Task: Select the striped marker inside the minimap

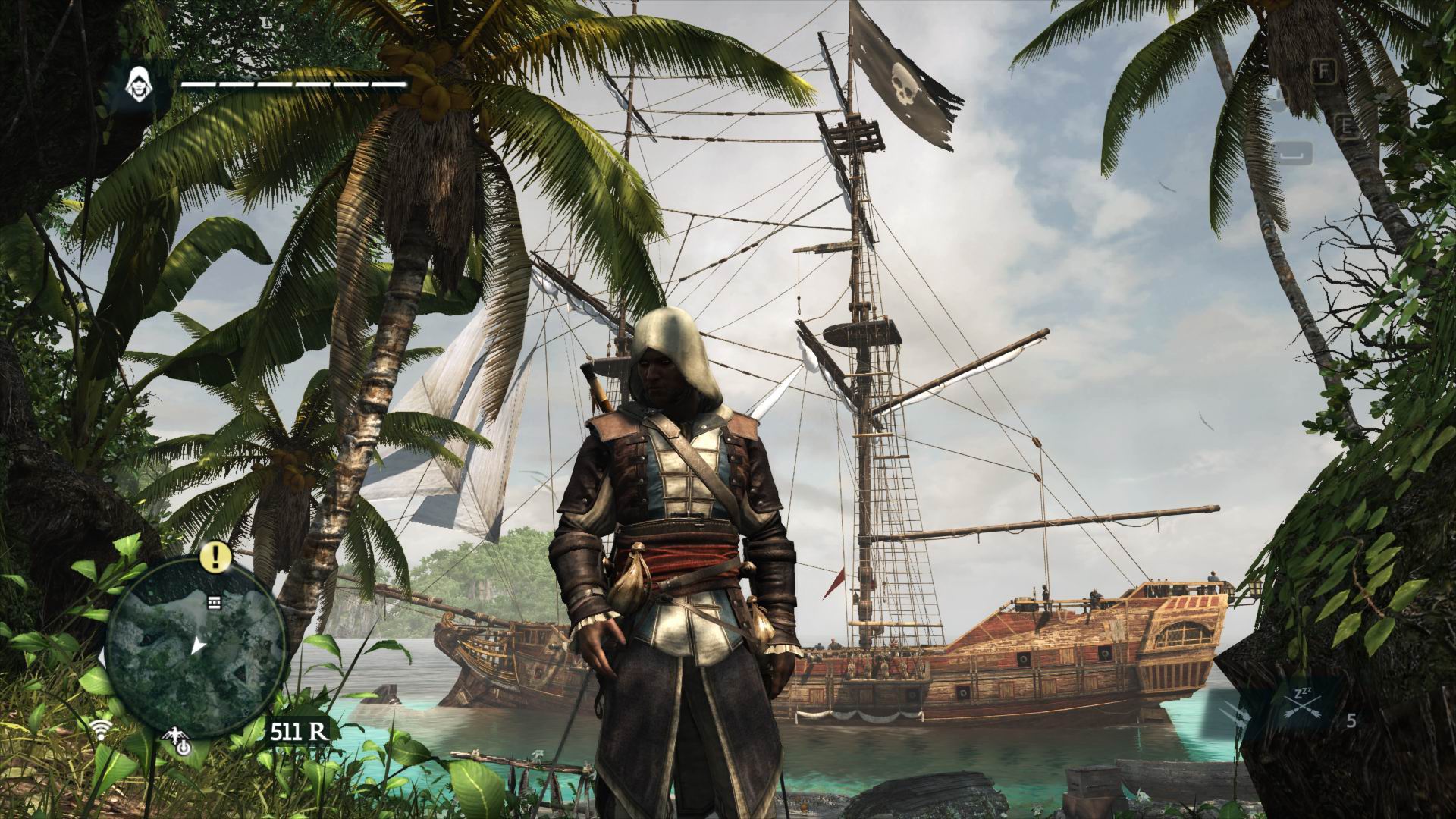Action: (213, 603)
